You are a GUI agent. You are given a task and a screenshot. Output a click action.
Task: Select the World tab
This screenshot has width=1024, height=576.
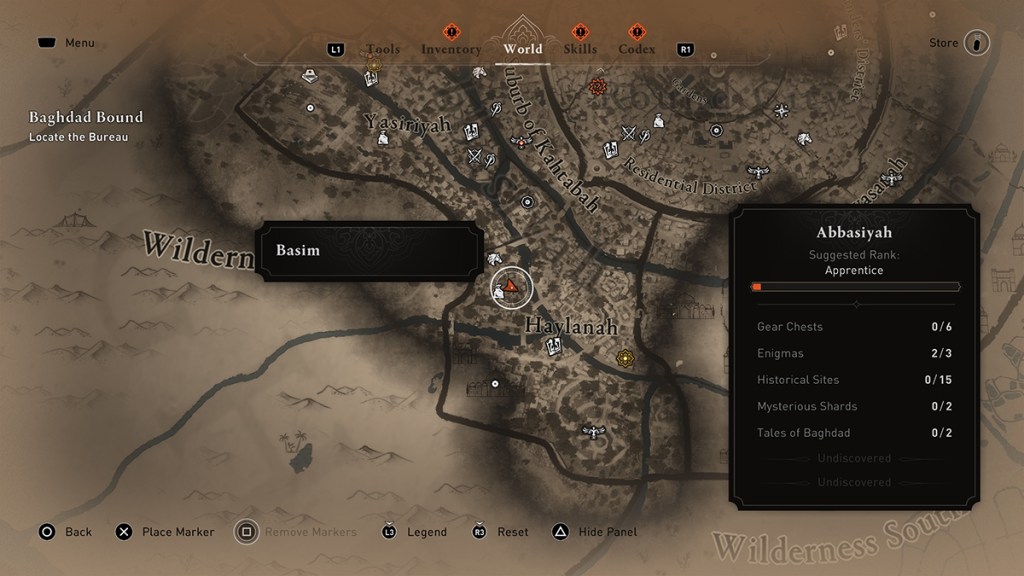point(522,49)
